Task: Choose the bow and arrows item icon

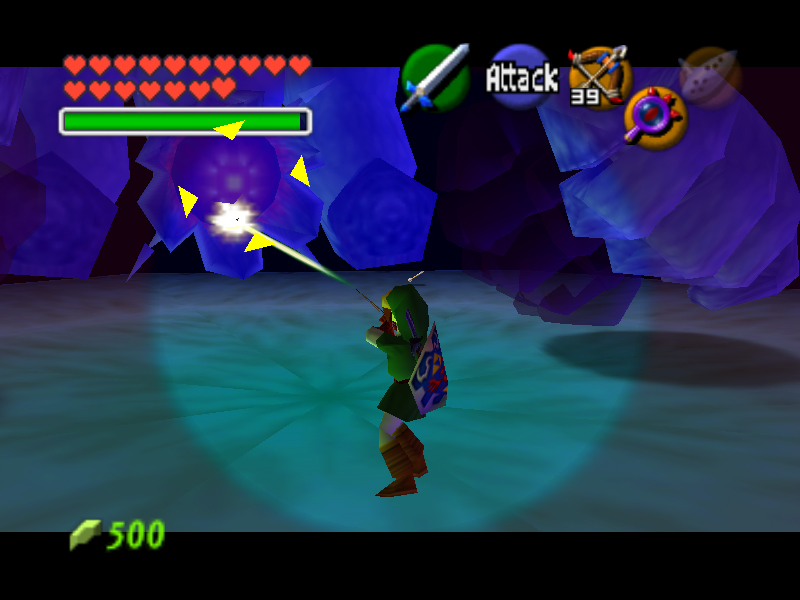Action: pos(599,75)
